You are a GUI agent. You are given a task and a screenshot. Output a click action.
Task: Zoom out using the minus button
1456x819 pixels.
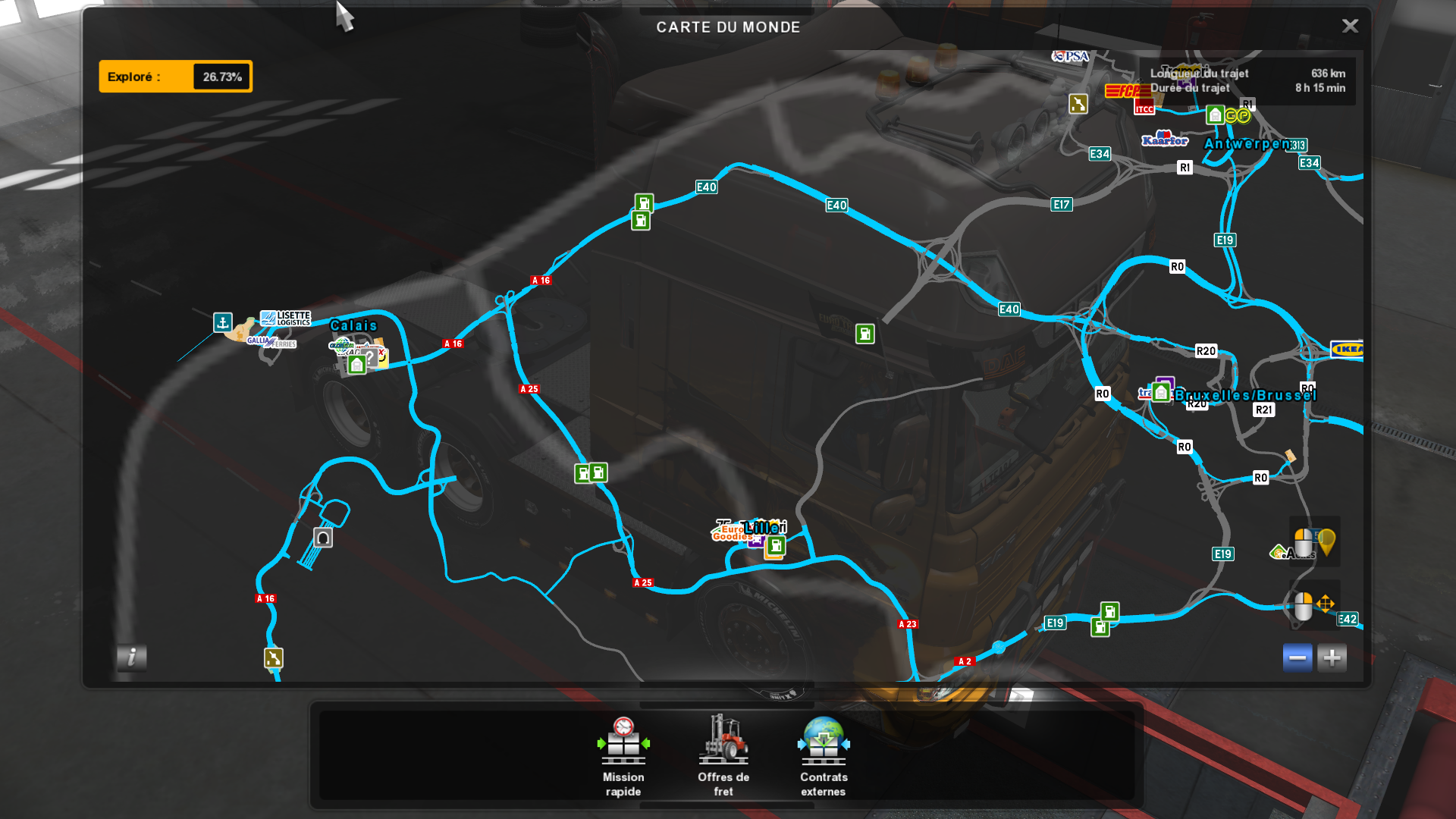click(x=1298, y=657)
